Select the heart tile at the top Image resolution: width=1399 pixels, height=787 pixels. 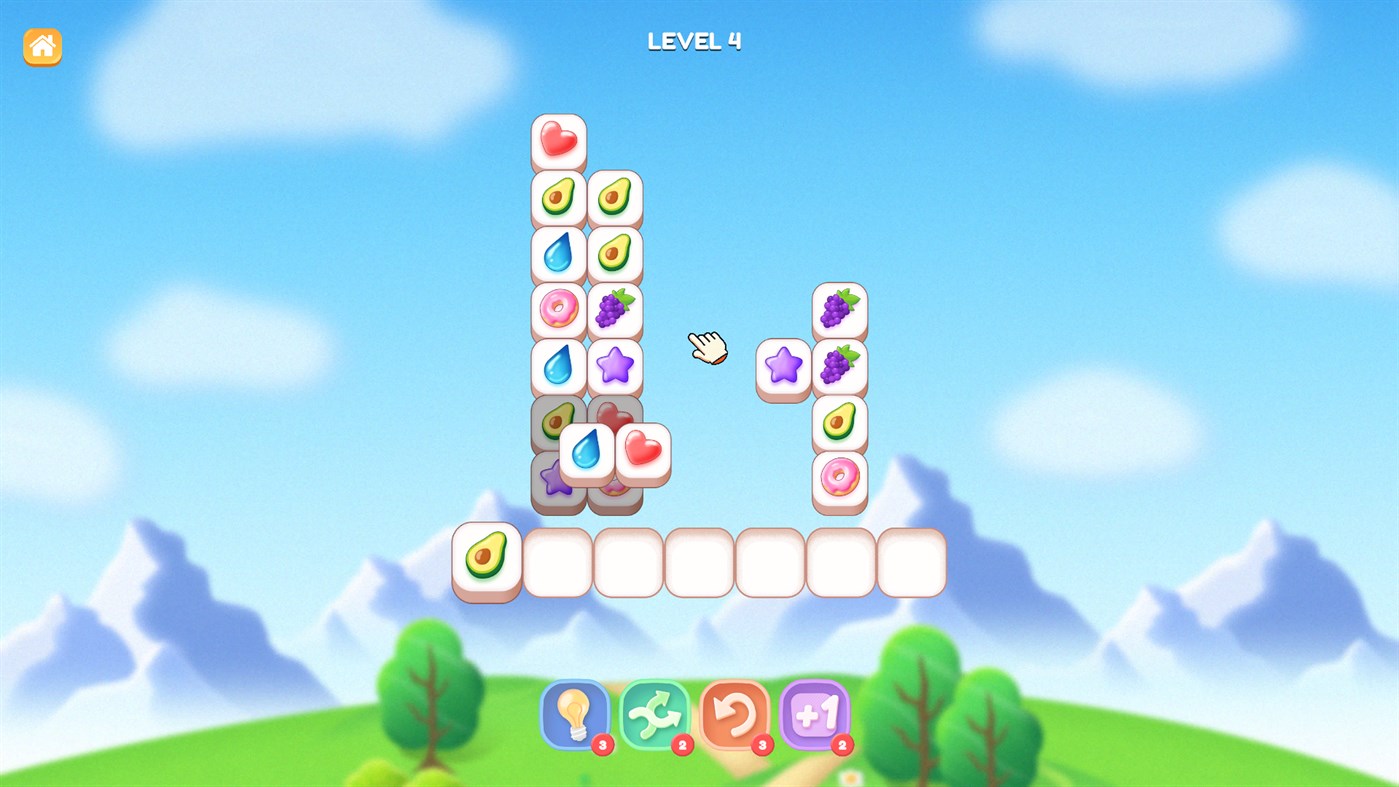click(557, 140)
